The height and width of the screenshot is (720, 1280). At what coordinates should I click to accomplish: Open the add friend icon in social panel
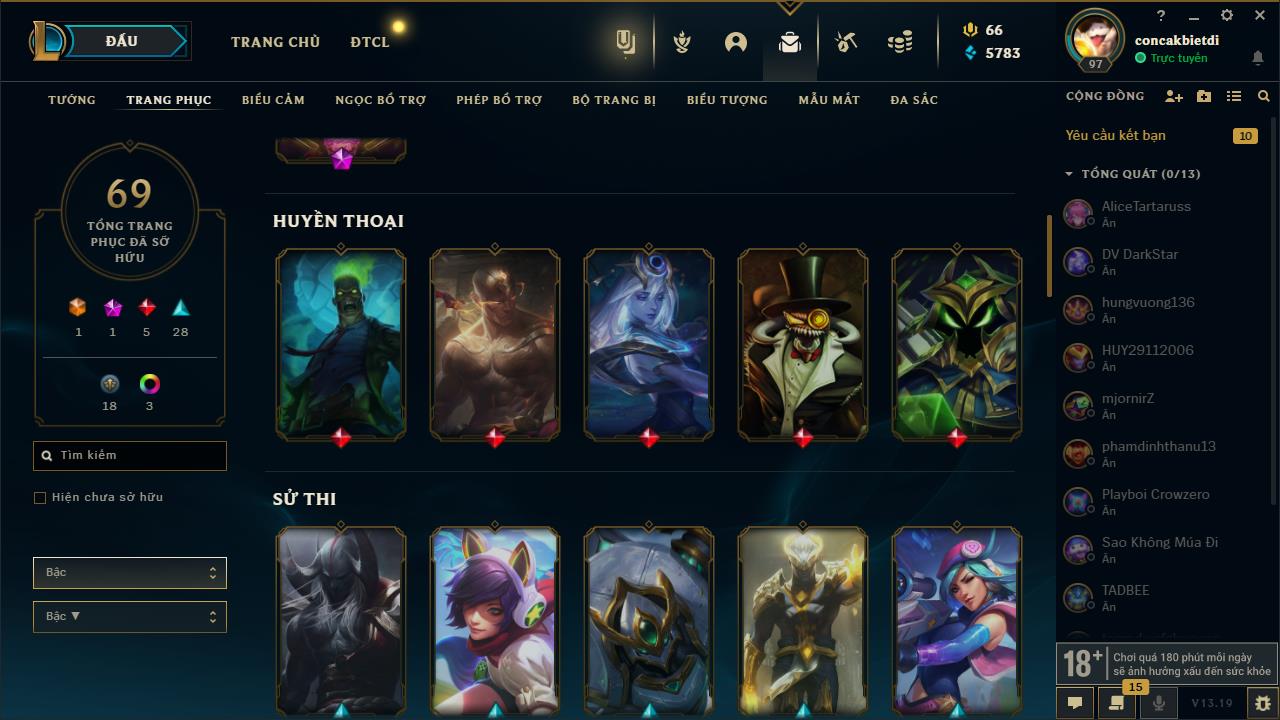point(1174,96)
